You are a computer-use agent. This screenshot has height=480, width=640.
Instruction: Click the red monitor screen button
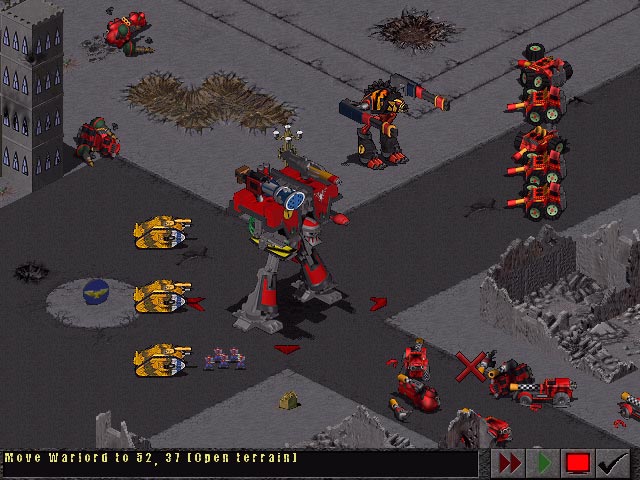(577, 463)
